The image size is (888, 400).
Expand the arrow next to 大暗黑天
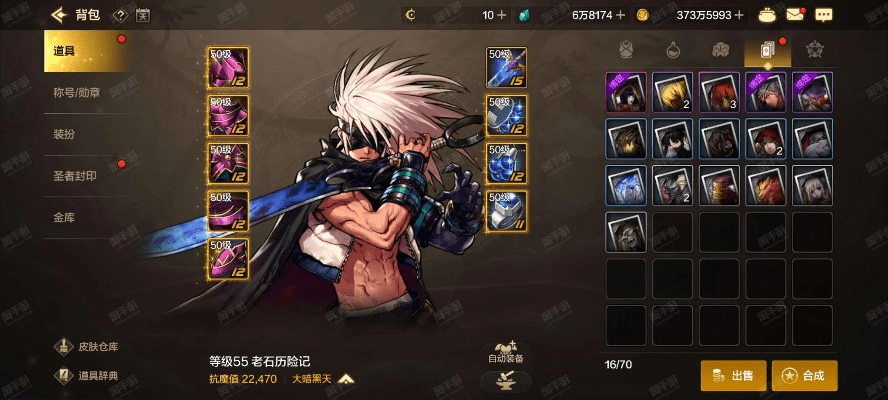346,379
